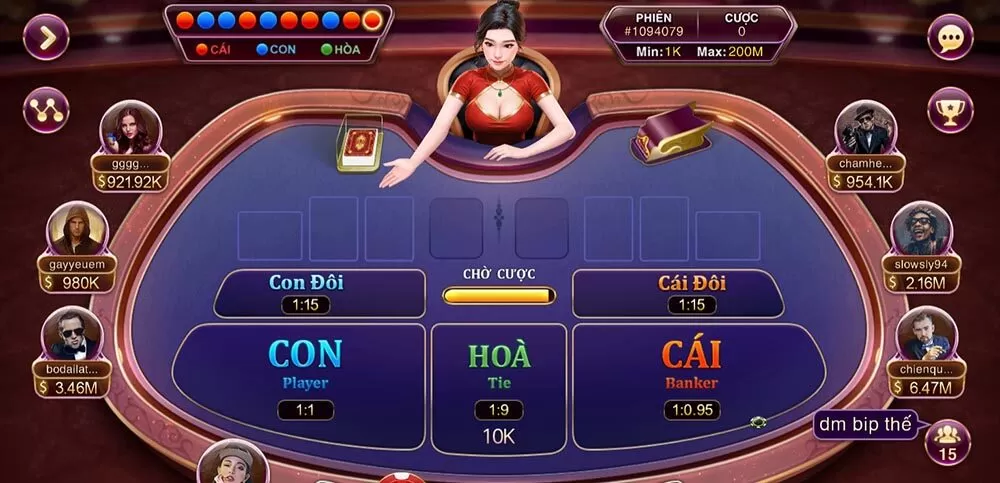
Task: Open the chat bubble icon
Action: [949, 38]
